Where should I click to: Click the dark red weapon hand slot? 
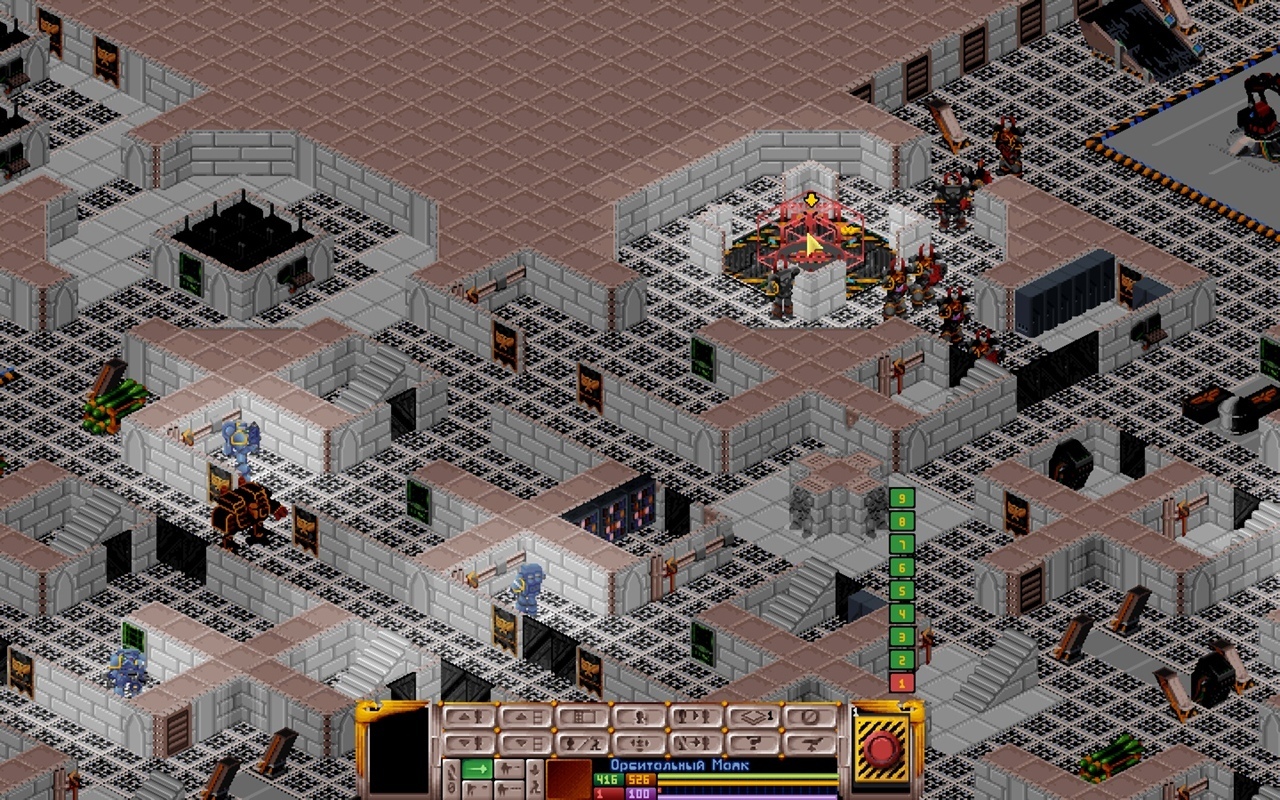click(568, 780)
